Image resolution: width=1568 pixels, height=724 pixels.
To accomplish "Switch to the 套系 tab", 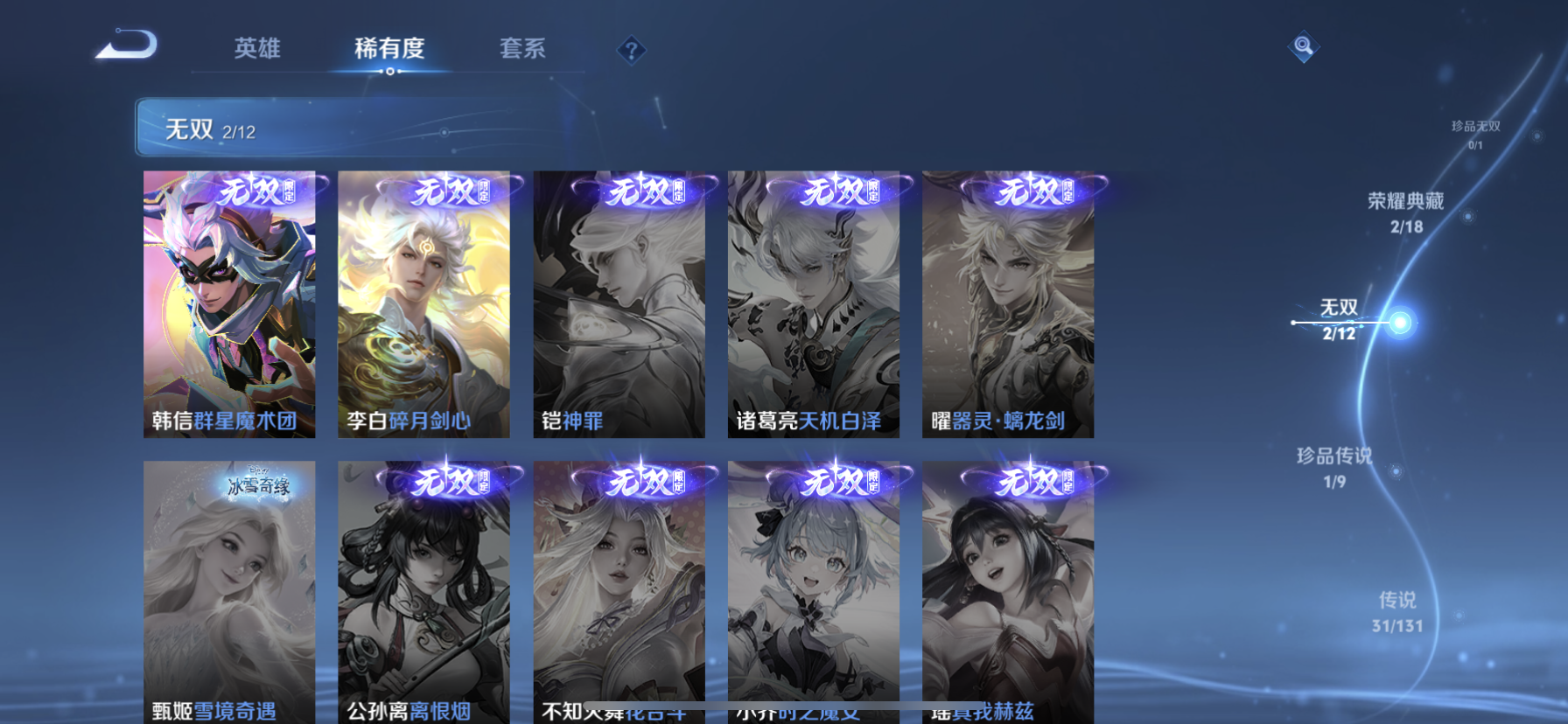I will [x=523, y=50].
